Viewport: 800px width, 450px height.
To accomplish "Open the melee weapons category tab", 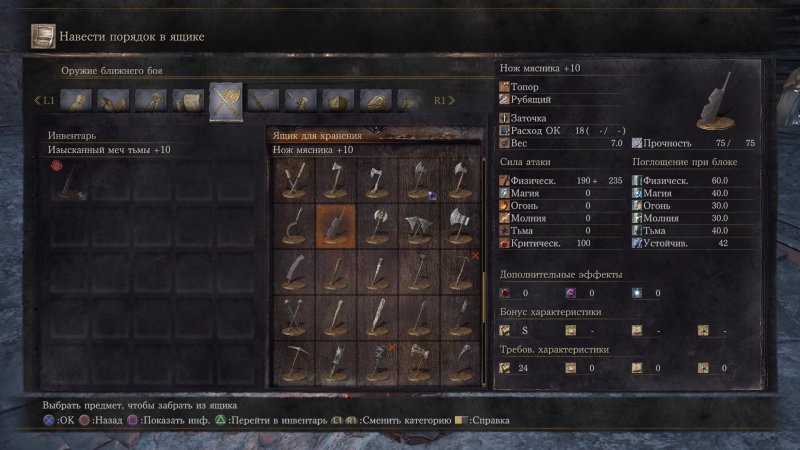I will 225,101.
